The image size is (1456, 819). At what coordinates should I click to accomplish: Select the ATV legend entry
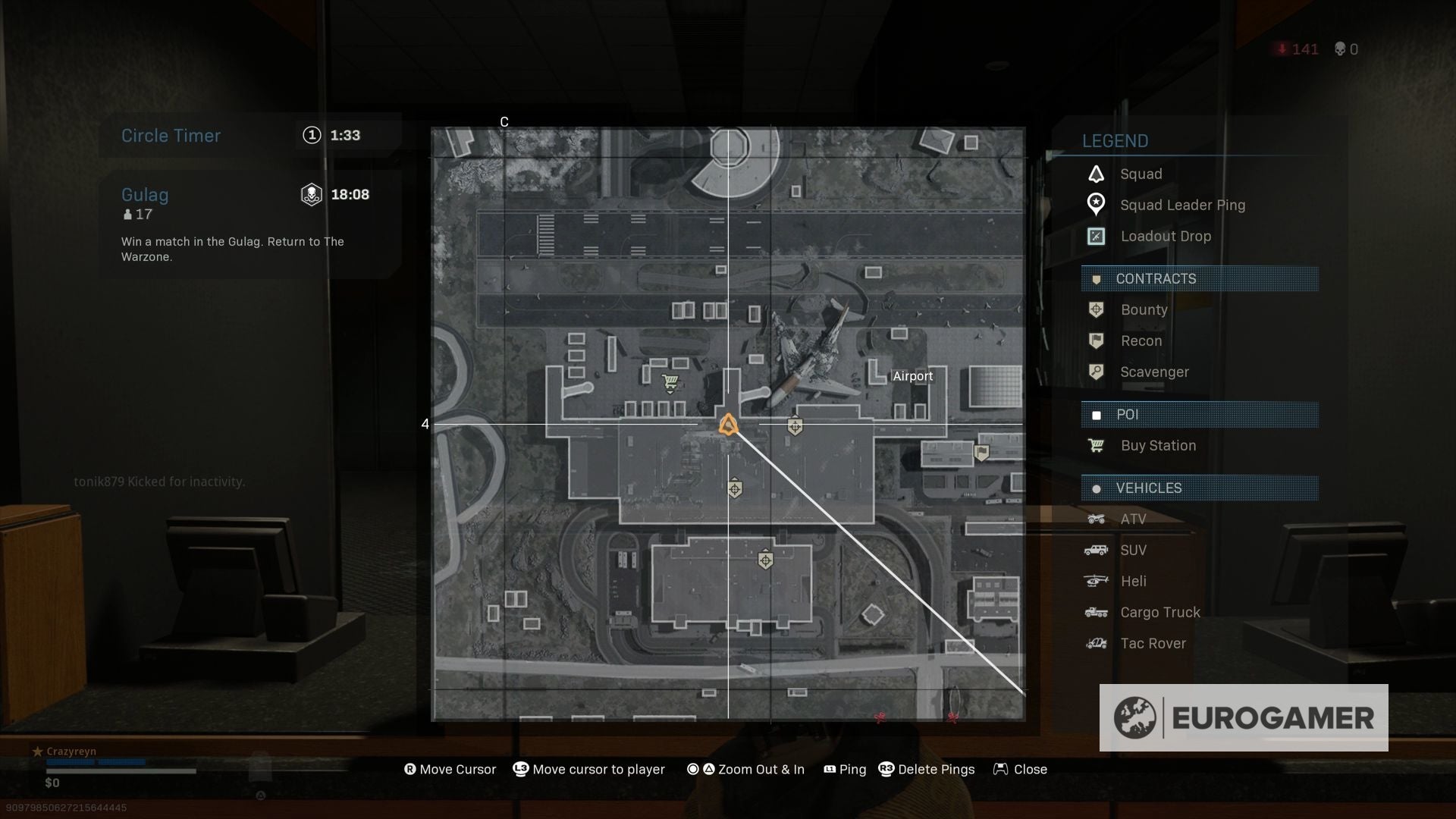[x=1133, y=519]
